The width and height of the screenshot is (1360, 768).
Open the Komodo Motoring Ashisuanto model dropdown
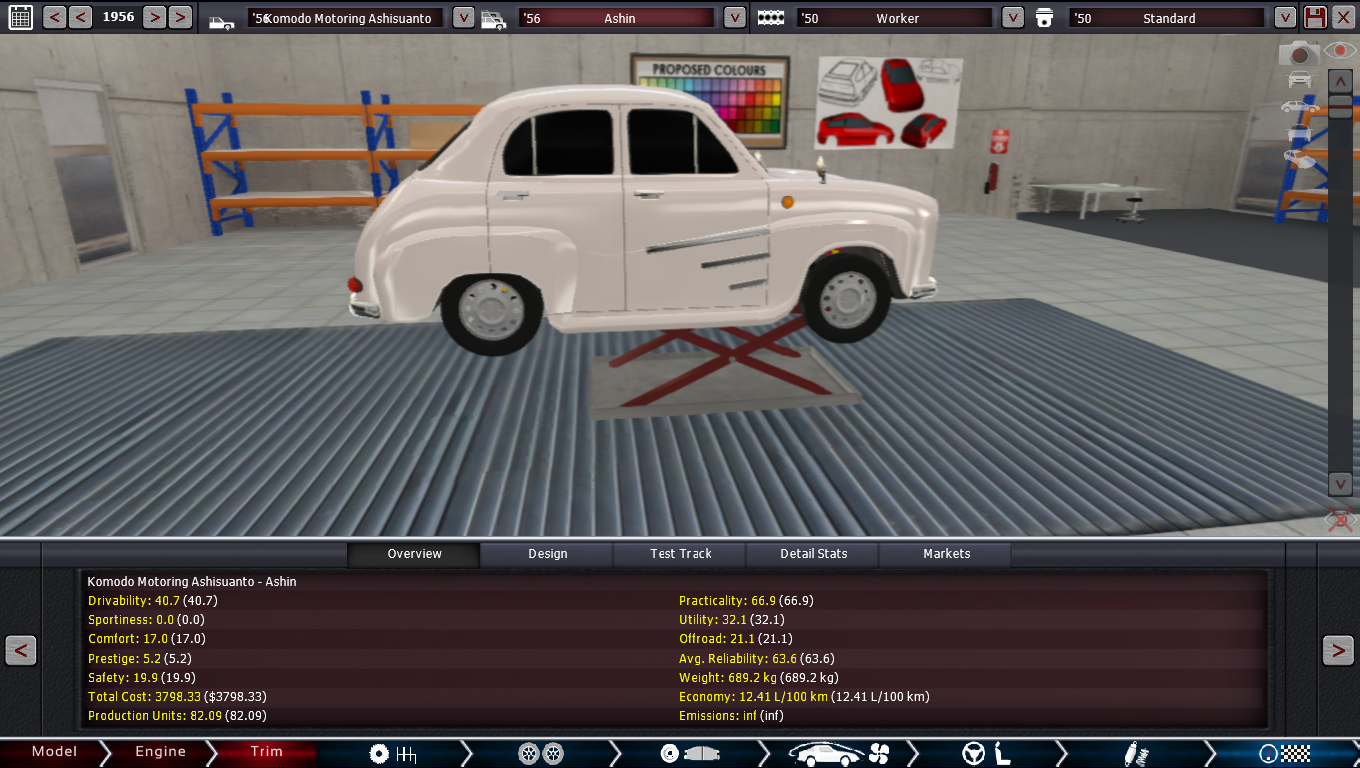click(463, 17)
